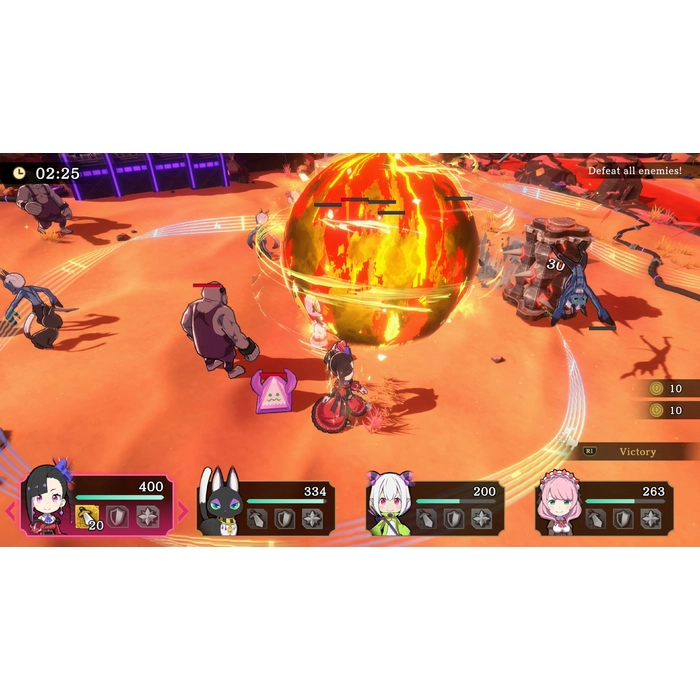This screenshot has height=700, width=700.
Task: Use the white-haired girl's star skill icon
Action: click(481, 519)
